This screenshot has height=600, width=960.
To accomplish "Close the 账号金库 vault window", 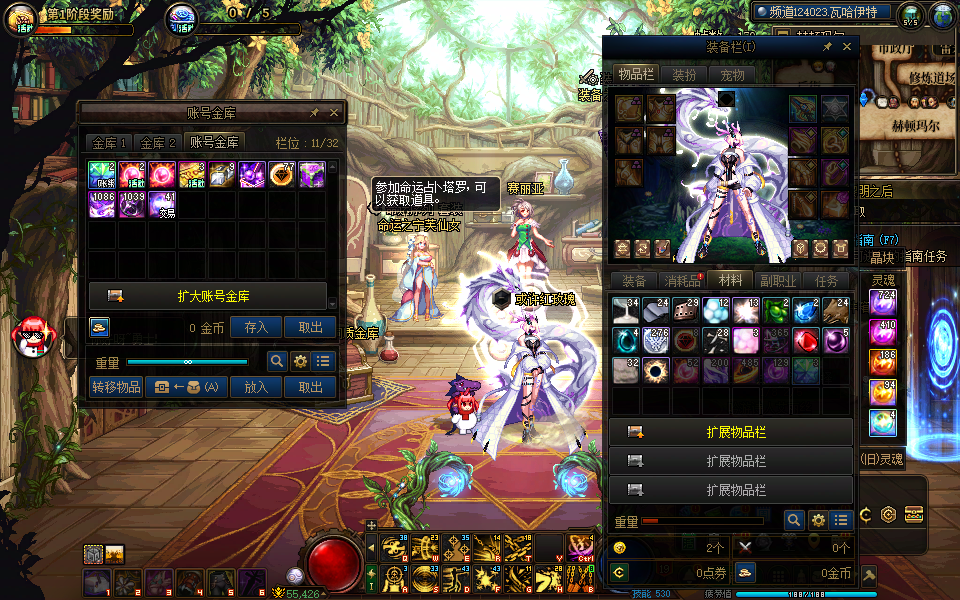I will point(334,113).
